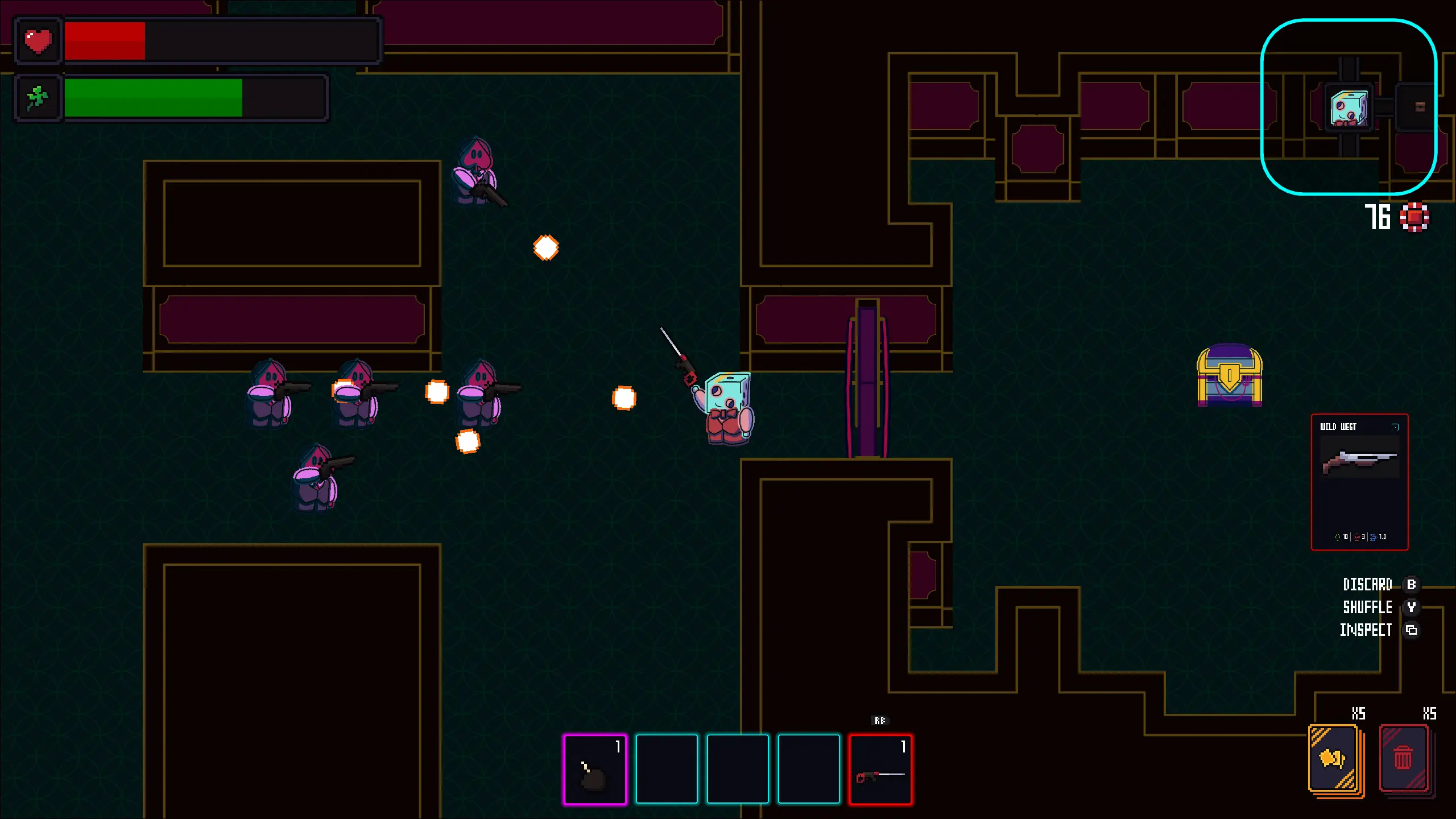Open the minimap

(1349, 107)
